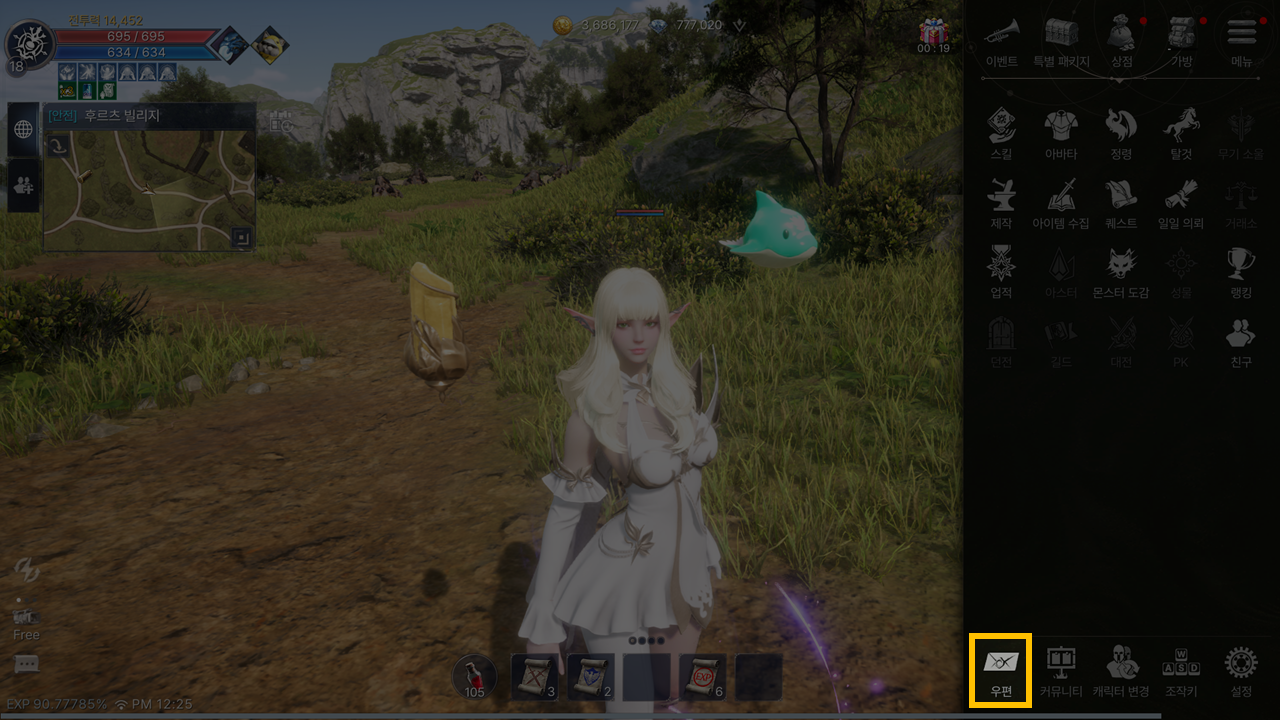Claim the gift box timer reward

click(934, 35)
